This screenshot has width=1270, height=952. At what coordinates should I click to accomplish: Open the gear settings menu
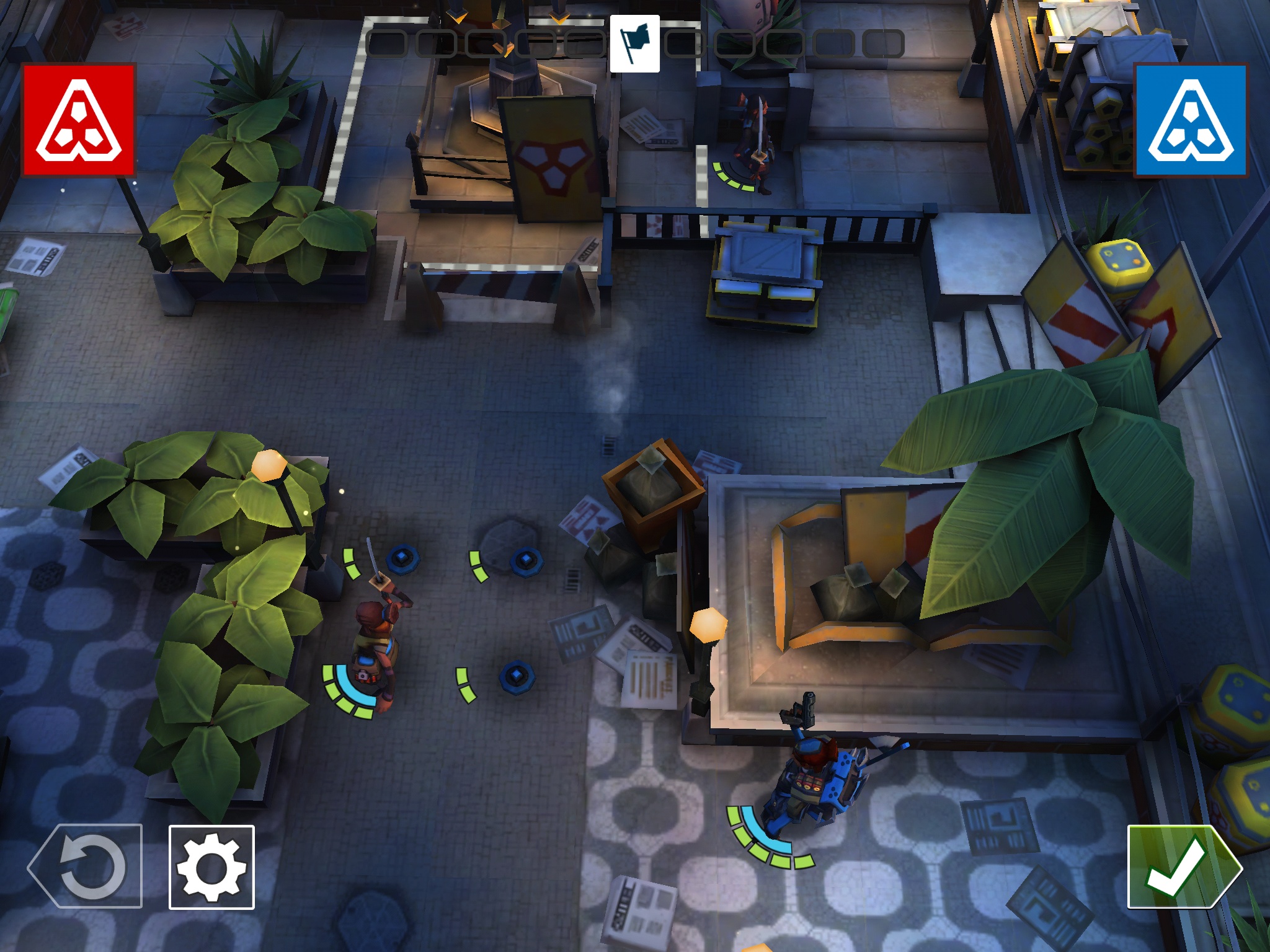click(211, 867)
